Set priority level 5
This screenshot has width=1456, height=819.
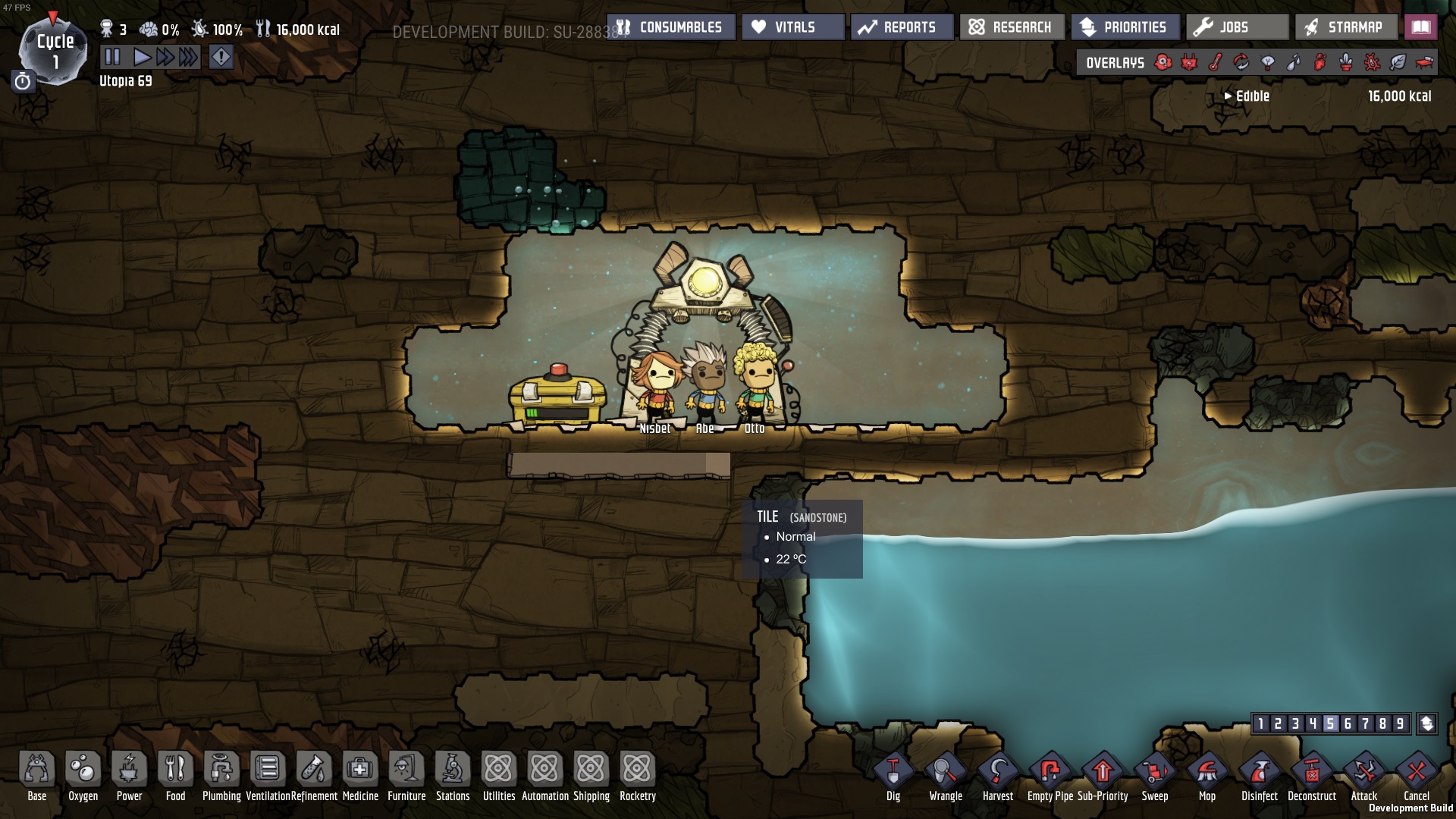(x=1330, y=723)
